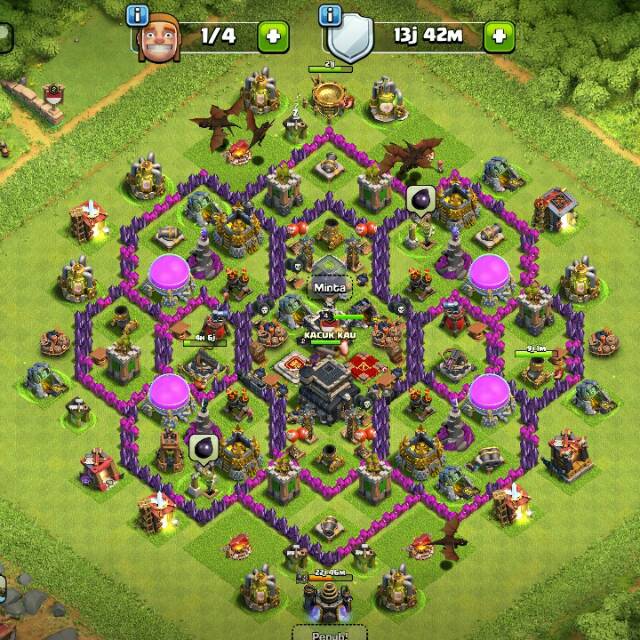Open the builder info button
This screenshot has width=640, height=640.
[x=139, y=16]
